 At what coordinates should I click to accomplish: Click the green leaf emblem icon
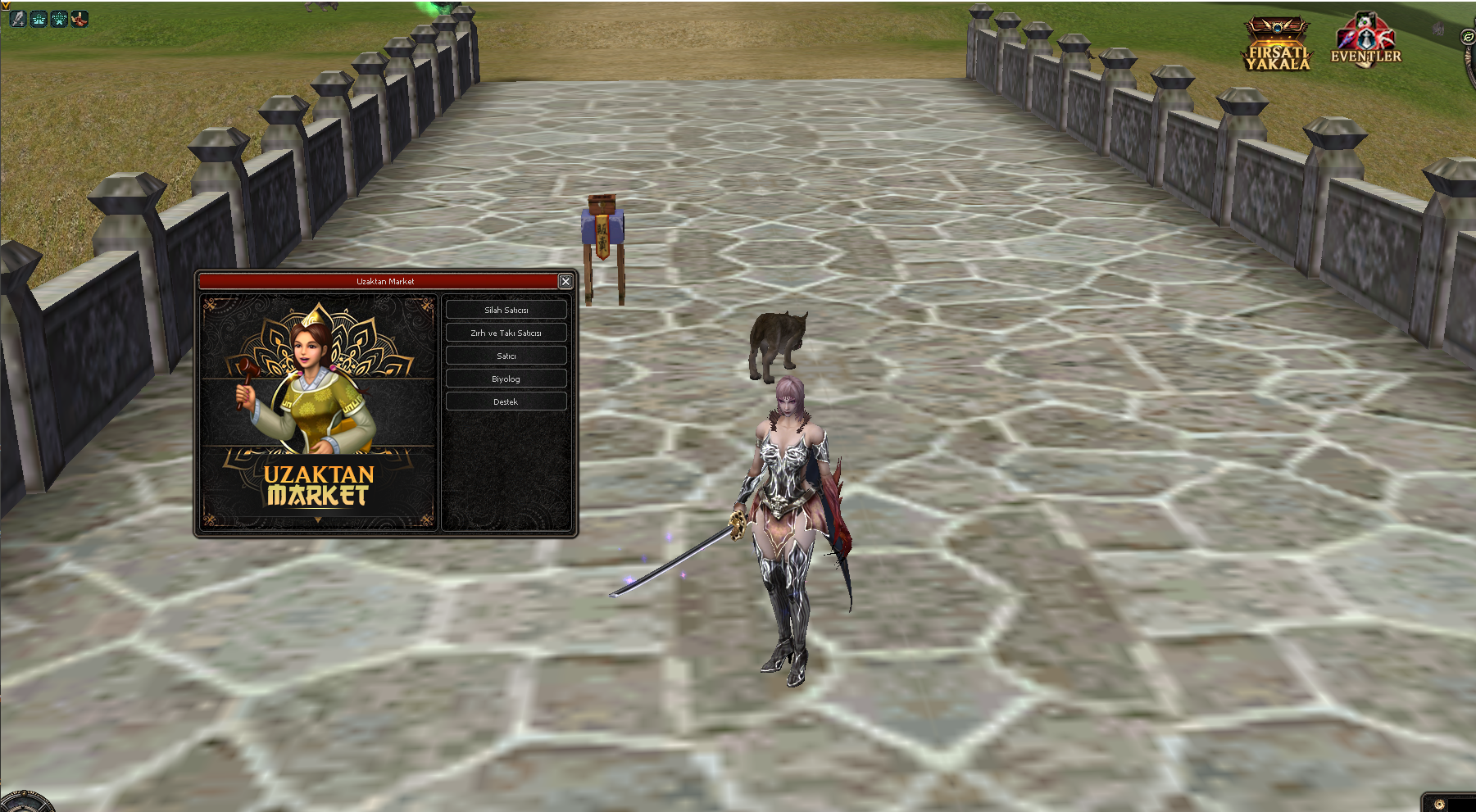point(1468,37)
